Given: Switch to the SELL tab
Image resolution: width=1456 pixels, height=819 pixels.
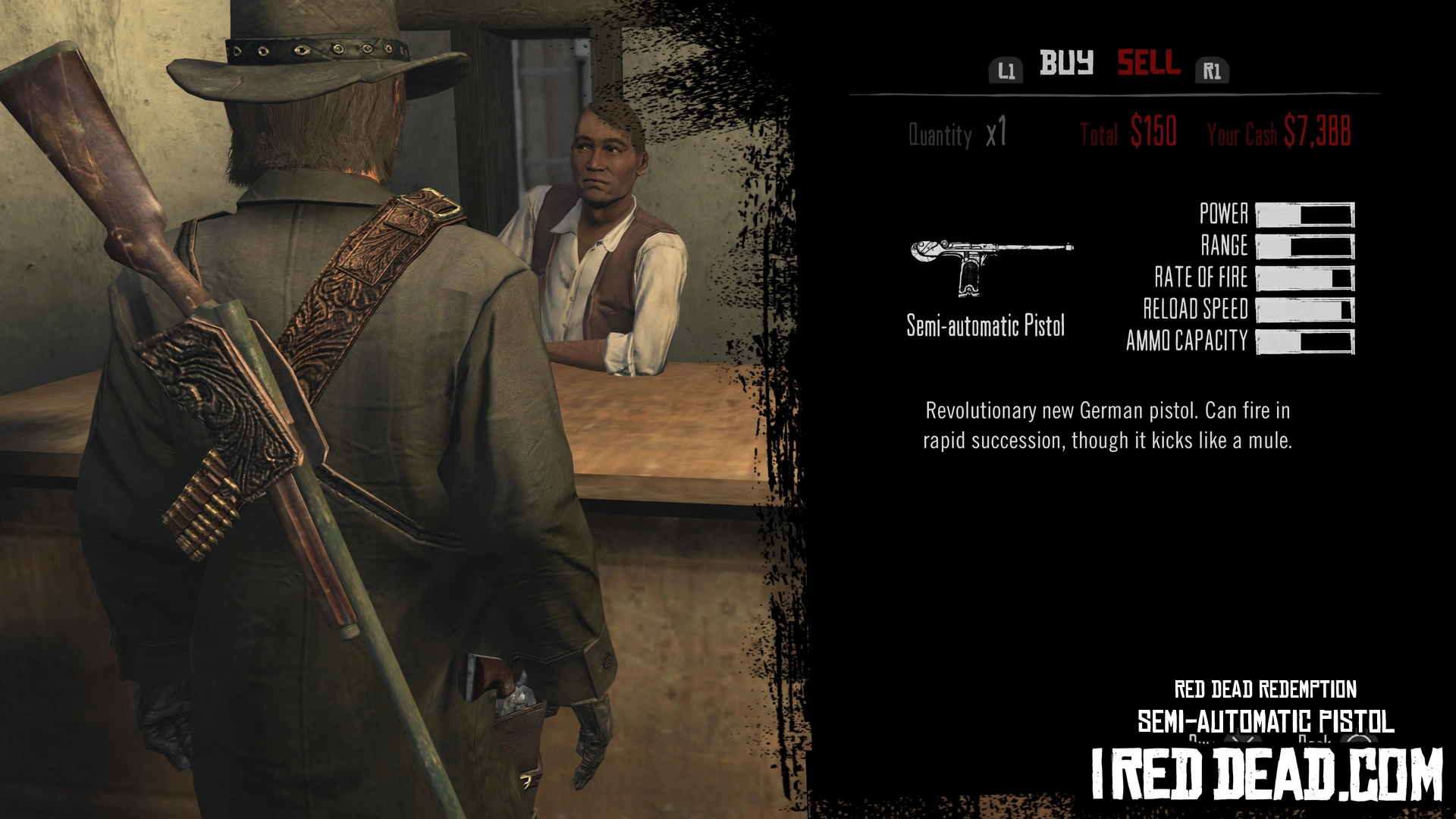Looking at the screenshot, I should 1148,63.
